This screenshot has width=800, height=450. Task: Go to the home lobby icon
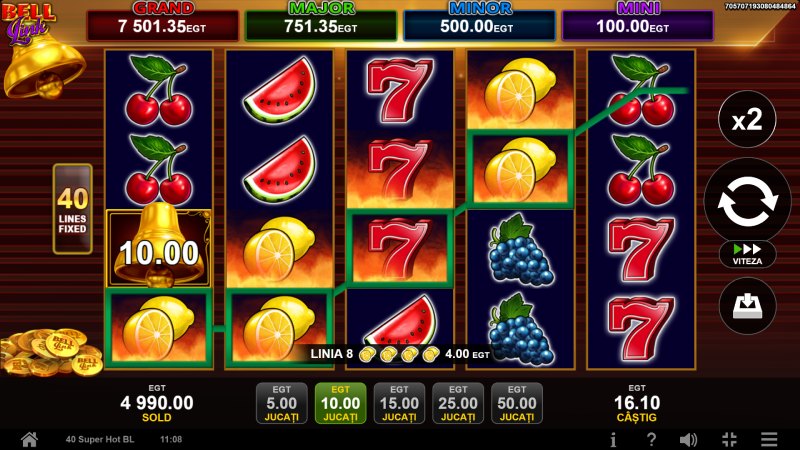coord(29,439)
